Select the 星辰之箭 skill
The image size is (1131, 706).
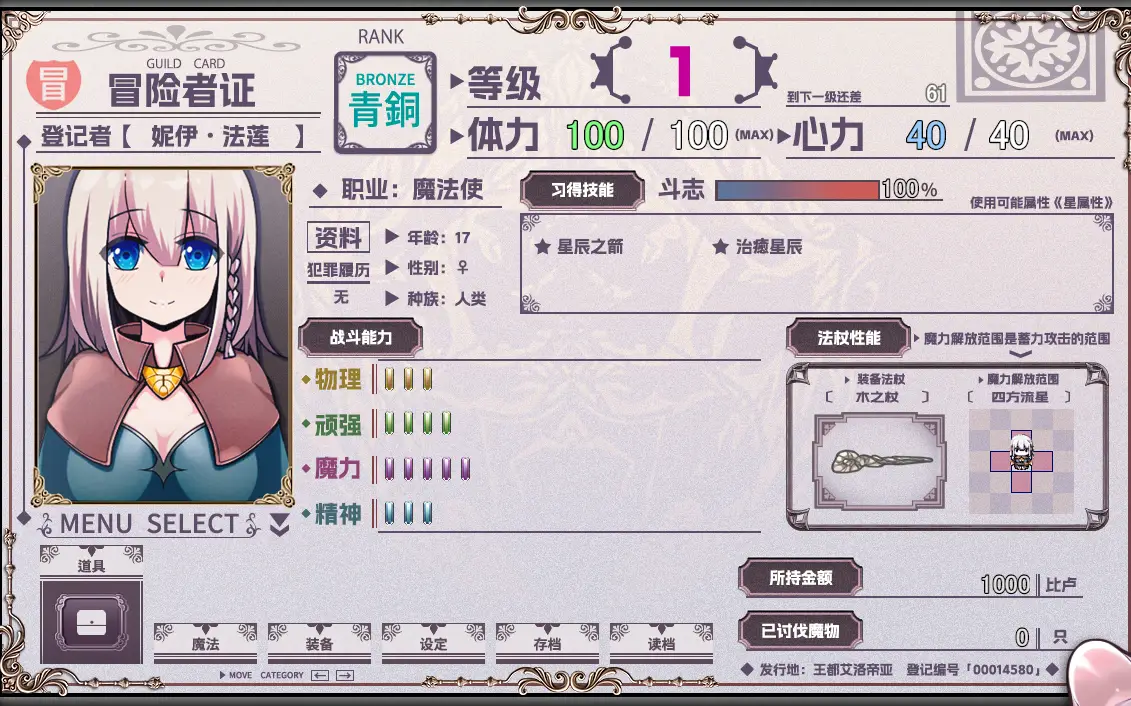[579, 246]
